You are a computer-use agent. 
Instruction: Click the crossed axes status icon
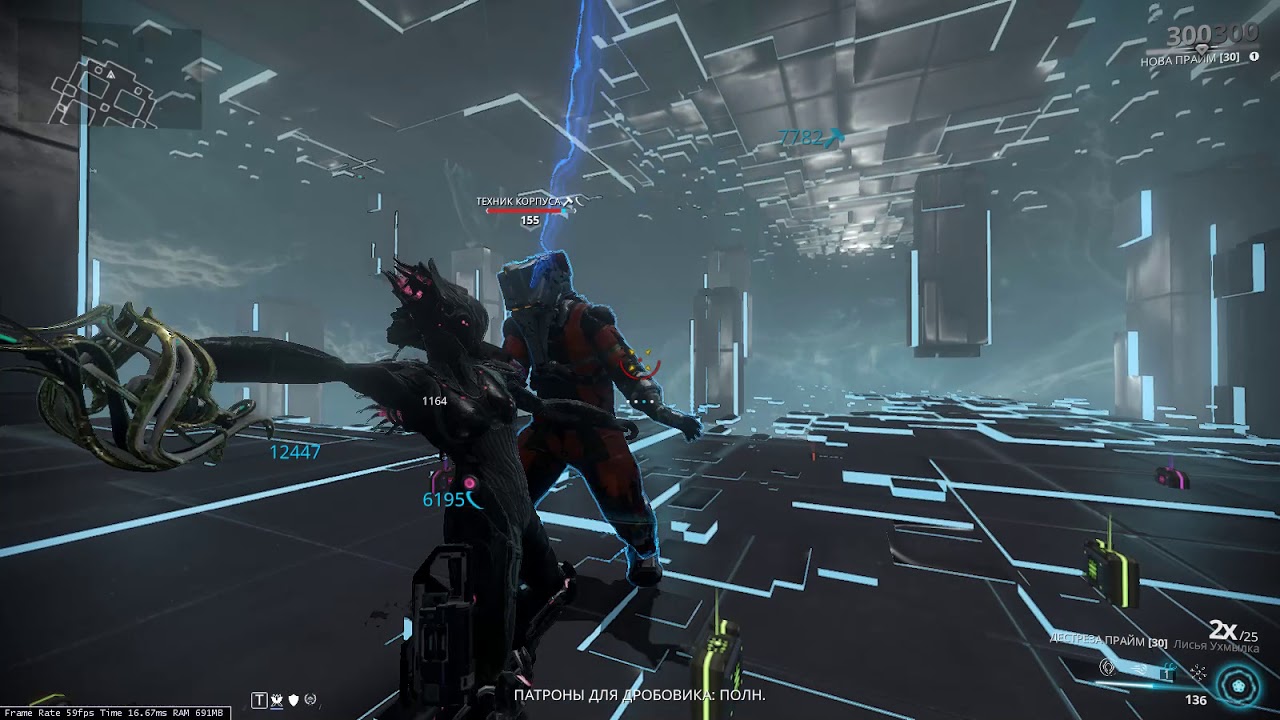[x=276, y=700]
